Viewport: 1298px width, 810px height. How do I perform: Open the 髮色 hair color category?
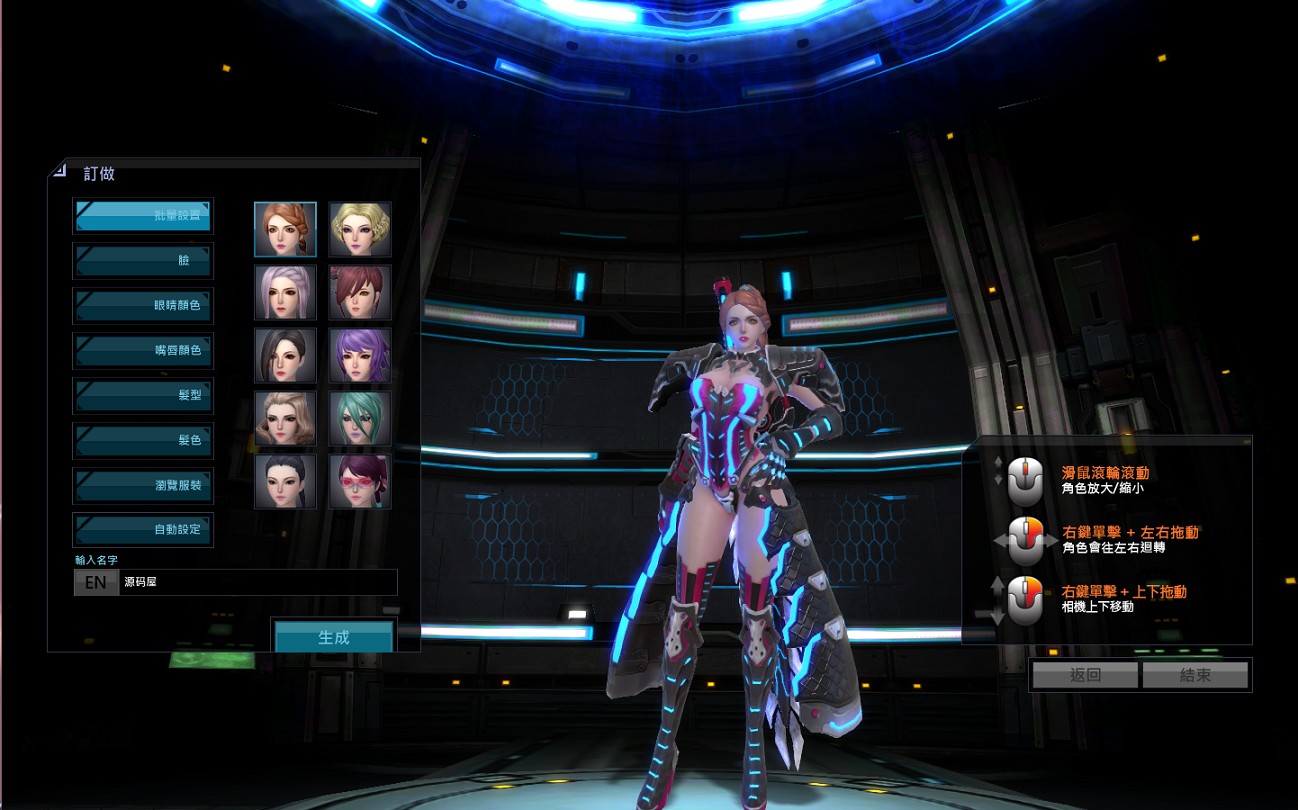143,441
